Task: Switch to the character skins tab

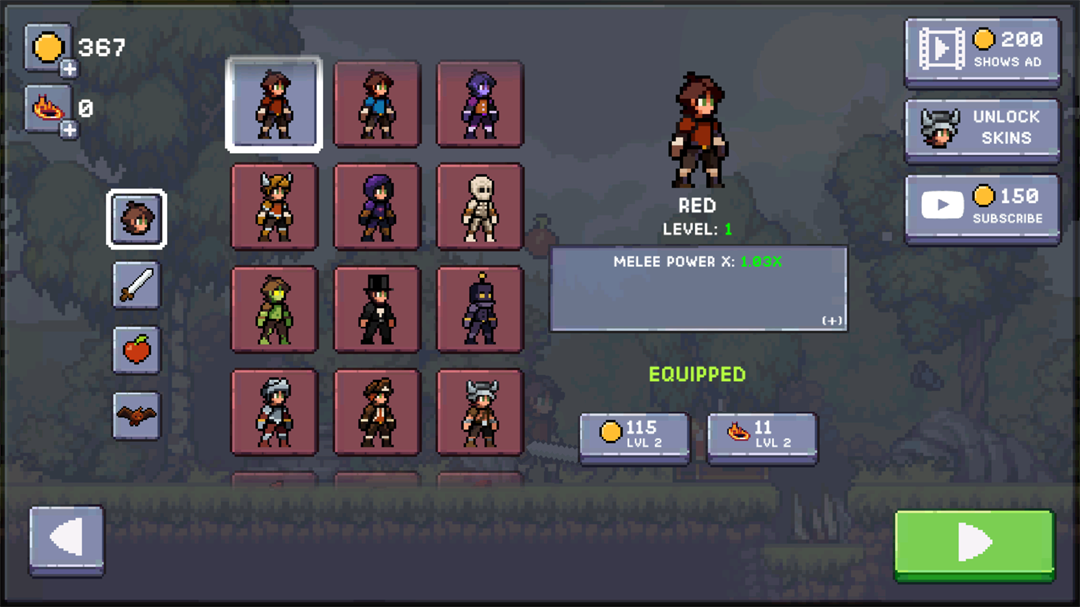Action: (x=137, y=218)
